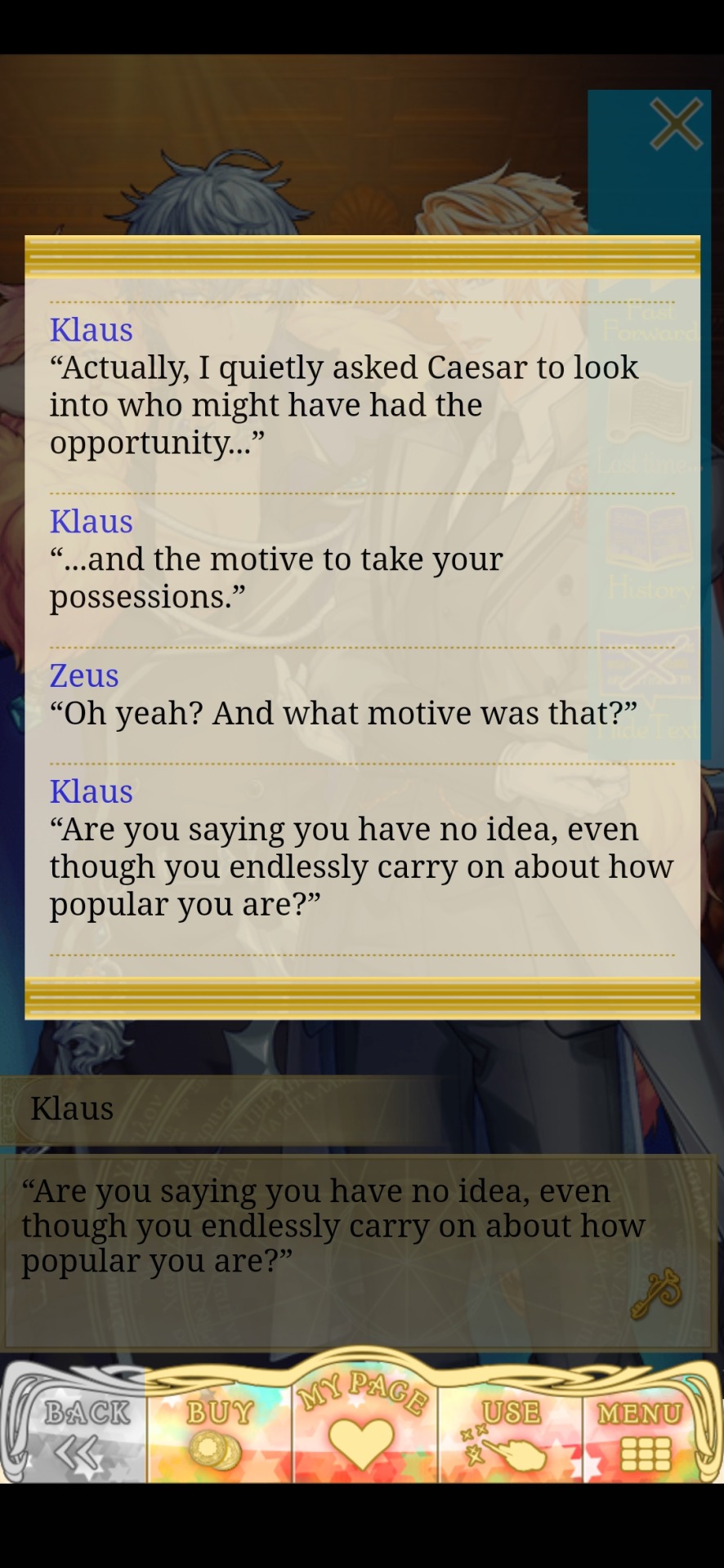Open the MENU grid button
The width and height of the screenshot is (724, 1568).
(x=642, y=1432)
